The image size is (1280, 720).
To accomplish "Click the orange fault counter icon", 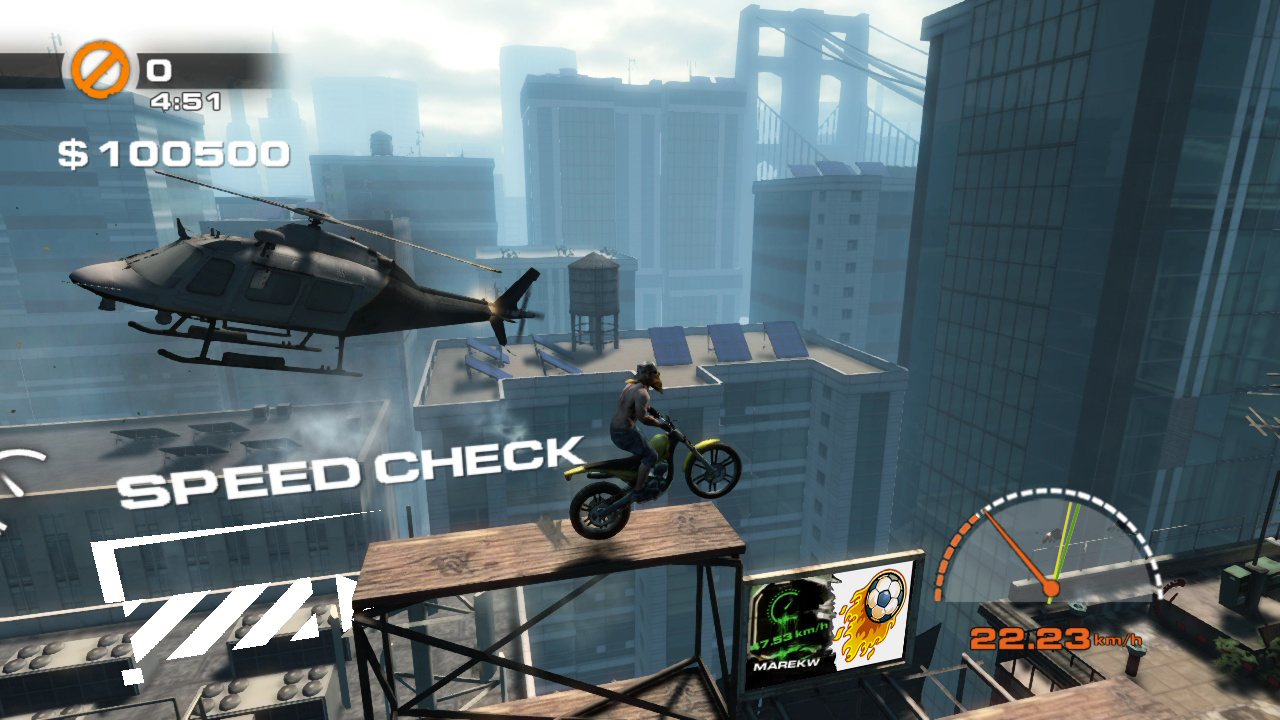I will click(100, 69).
